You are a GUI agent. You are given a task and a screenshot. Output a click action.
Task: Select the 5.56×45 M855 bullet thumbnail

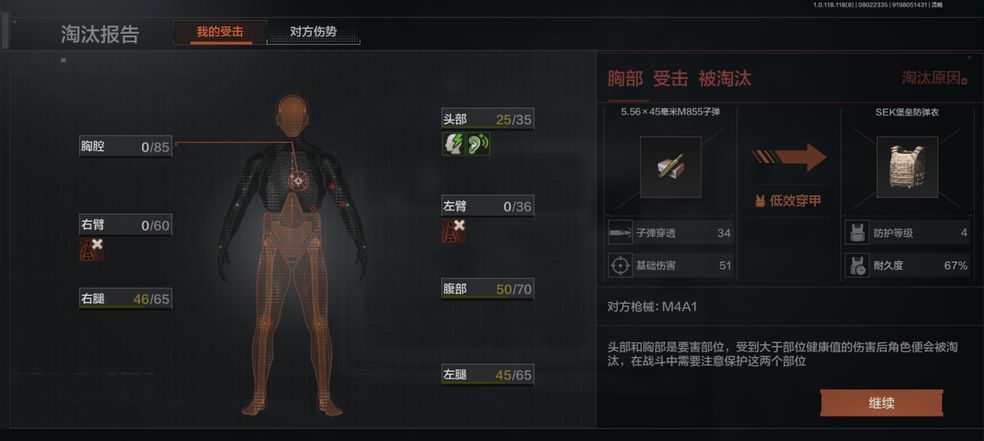(670, 167)
